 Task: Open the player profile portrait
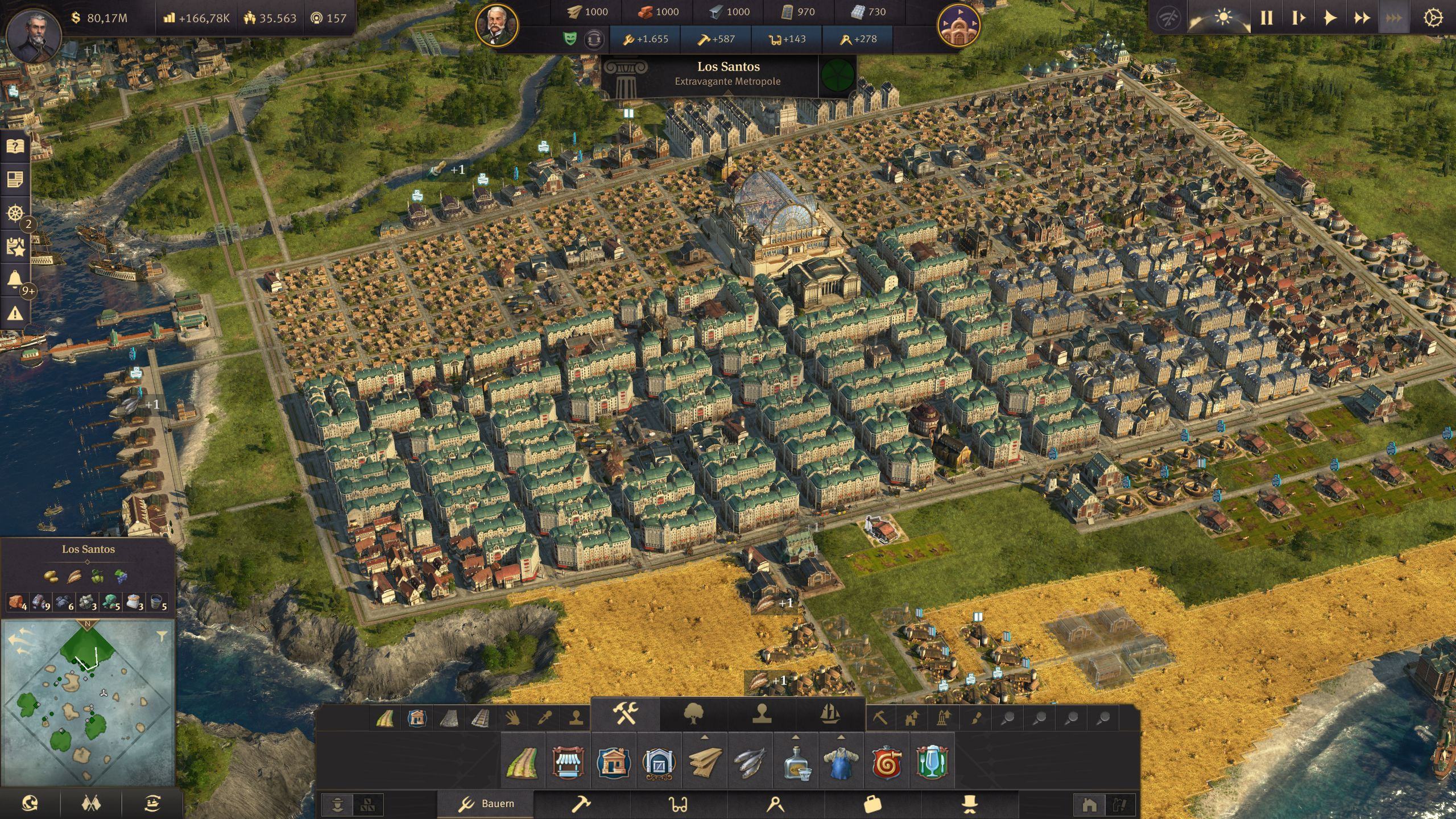34,35
